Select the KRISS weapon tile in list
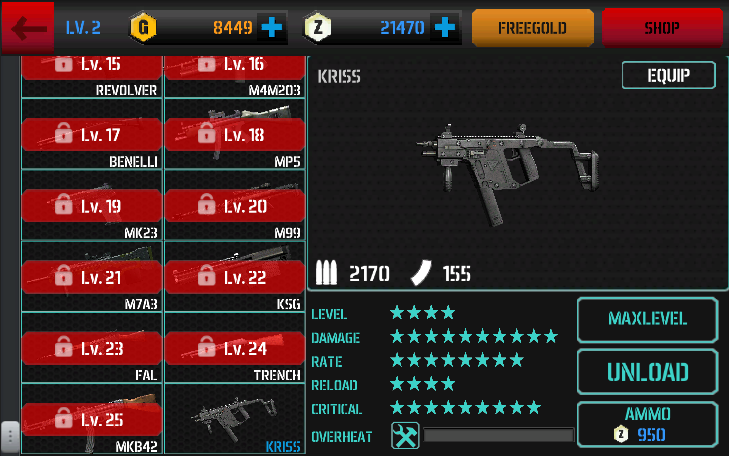The image size is (729, 456). click(234, 419)
